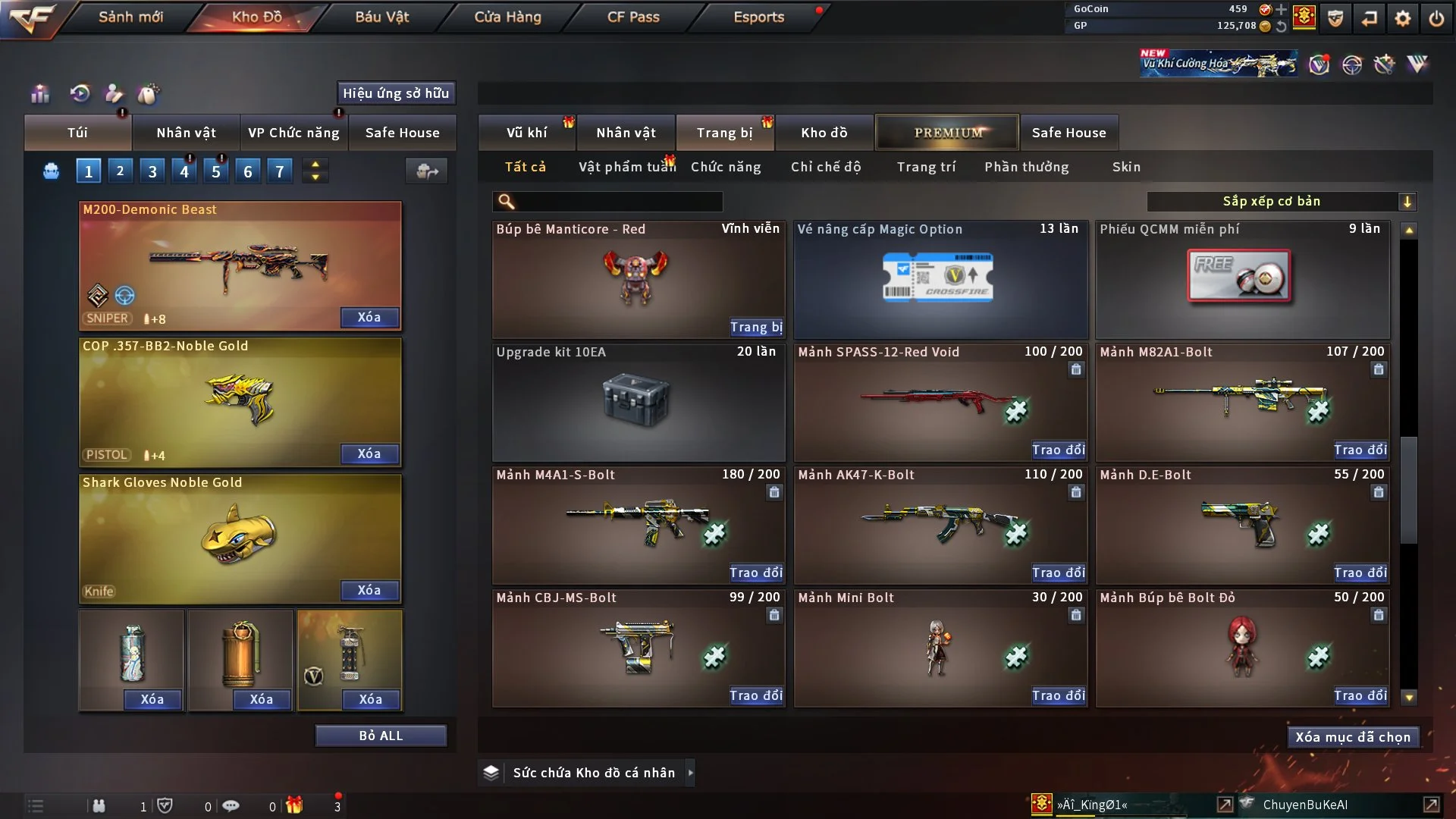
Task: Open the settings gear icon
Action: click(x=1403, y=18)
